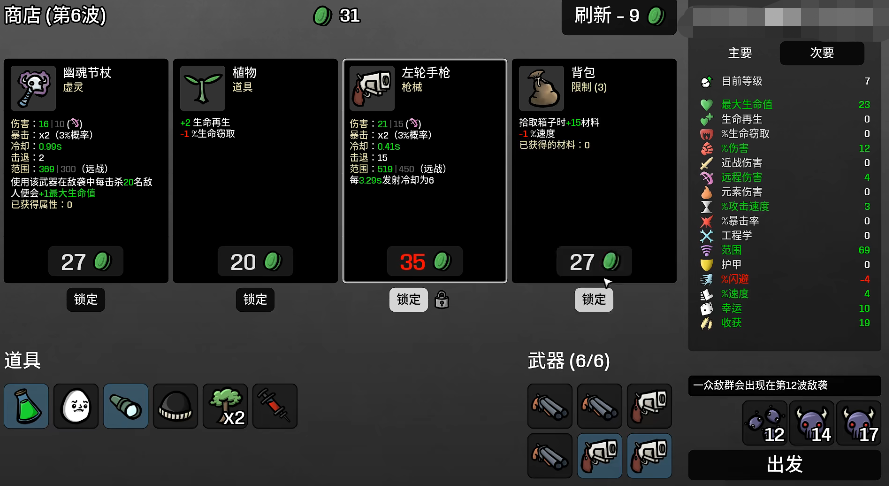Purchase the 背包 item for 27
889x486 pixels.
594,262
